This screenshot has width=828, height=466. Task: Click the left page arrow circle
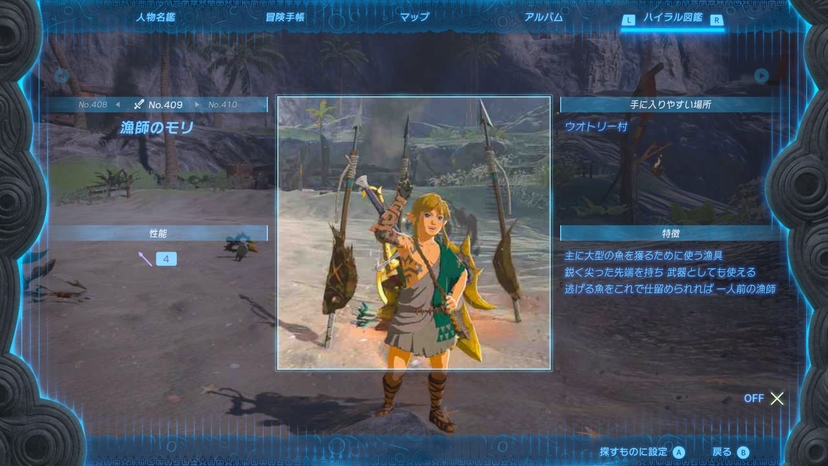pyautogui.click(x=62, y=76)
